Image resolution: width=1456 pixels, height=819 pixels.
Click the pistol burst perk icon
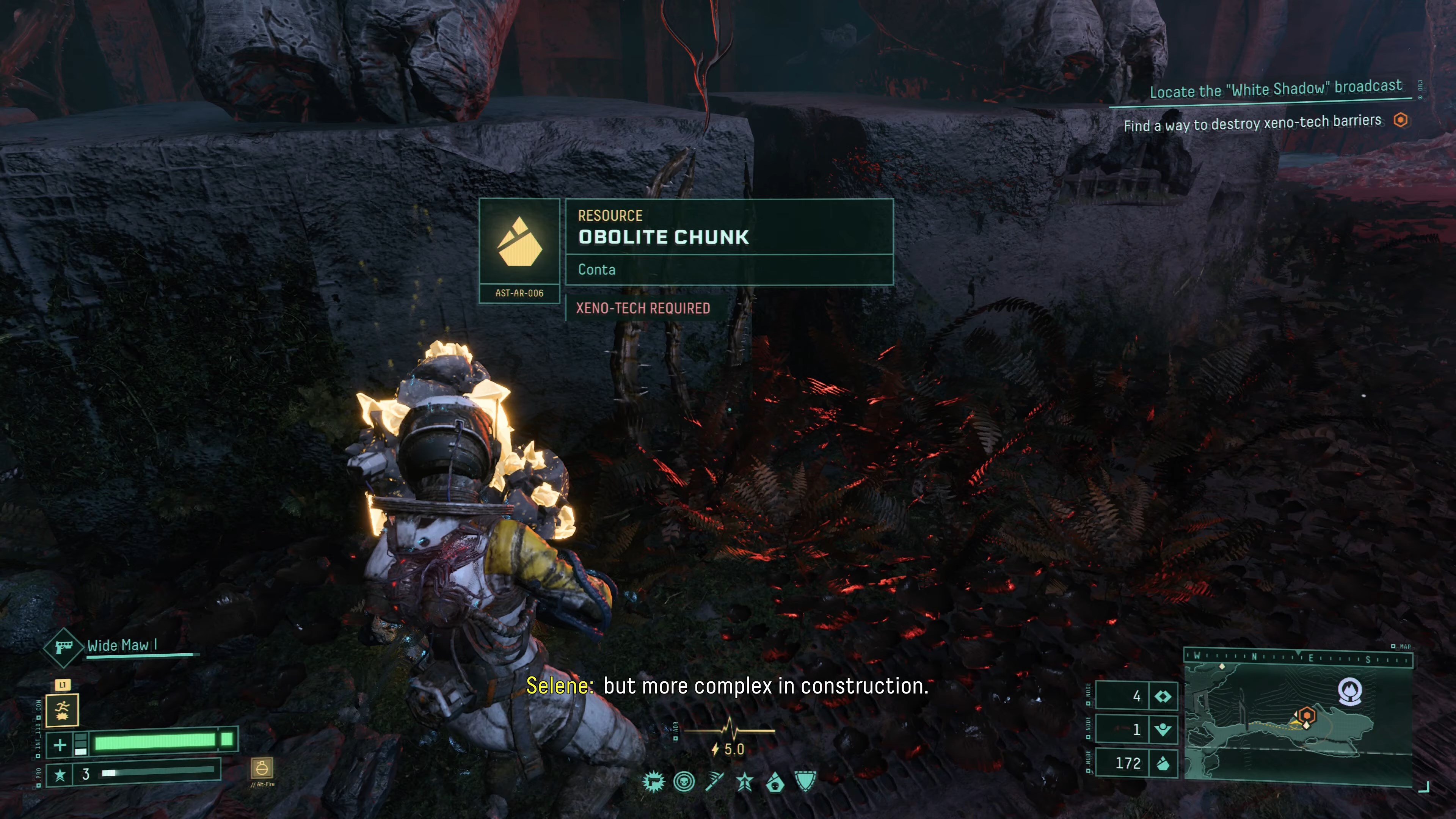pos(654,782)
